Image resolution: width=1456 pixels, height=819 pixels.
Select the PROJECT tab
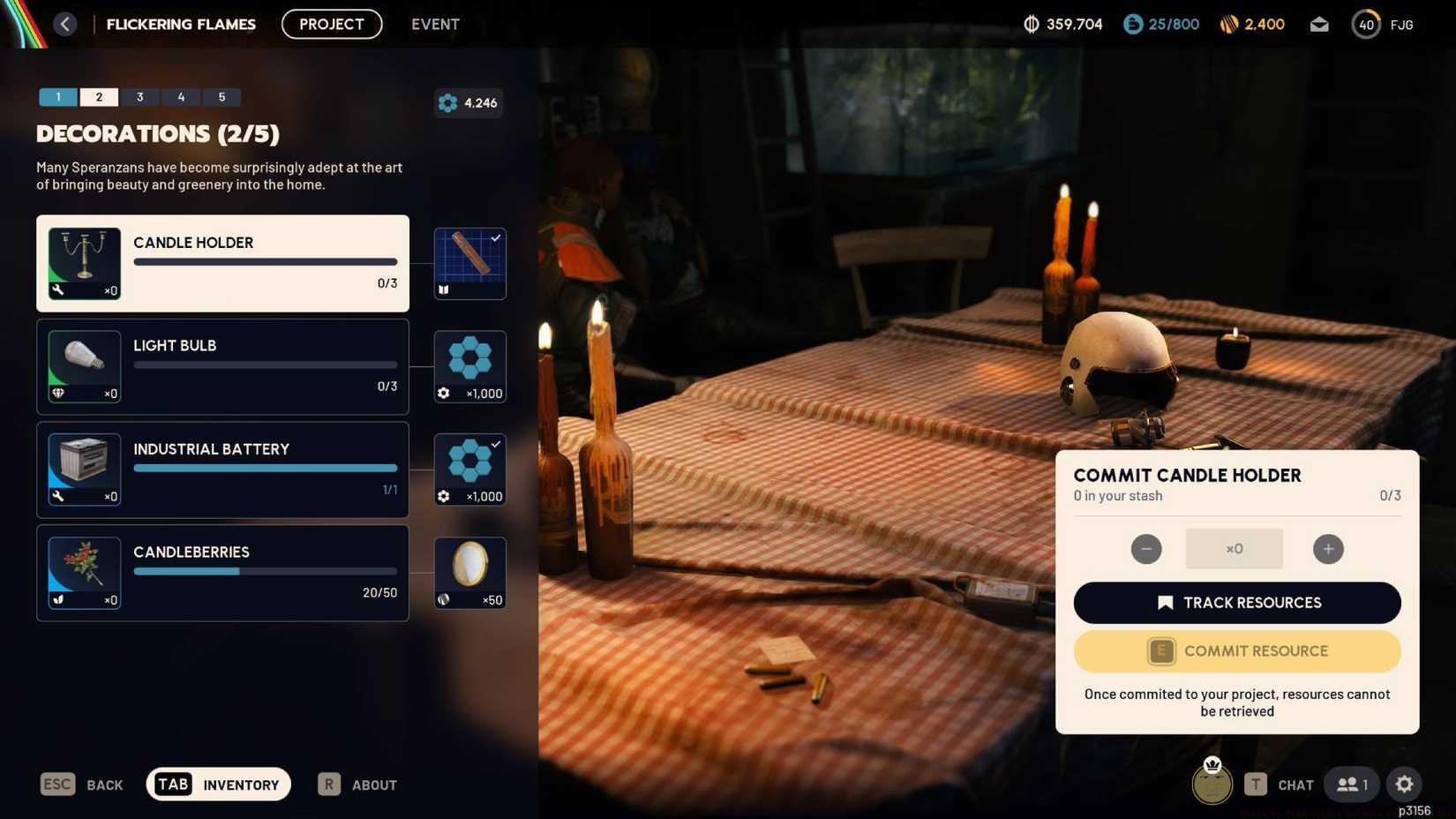(x=332, y=24)
